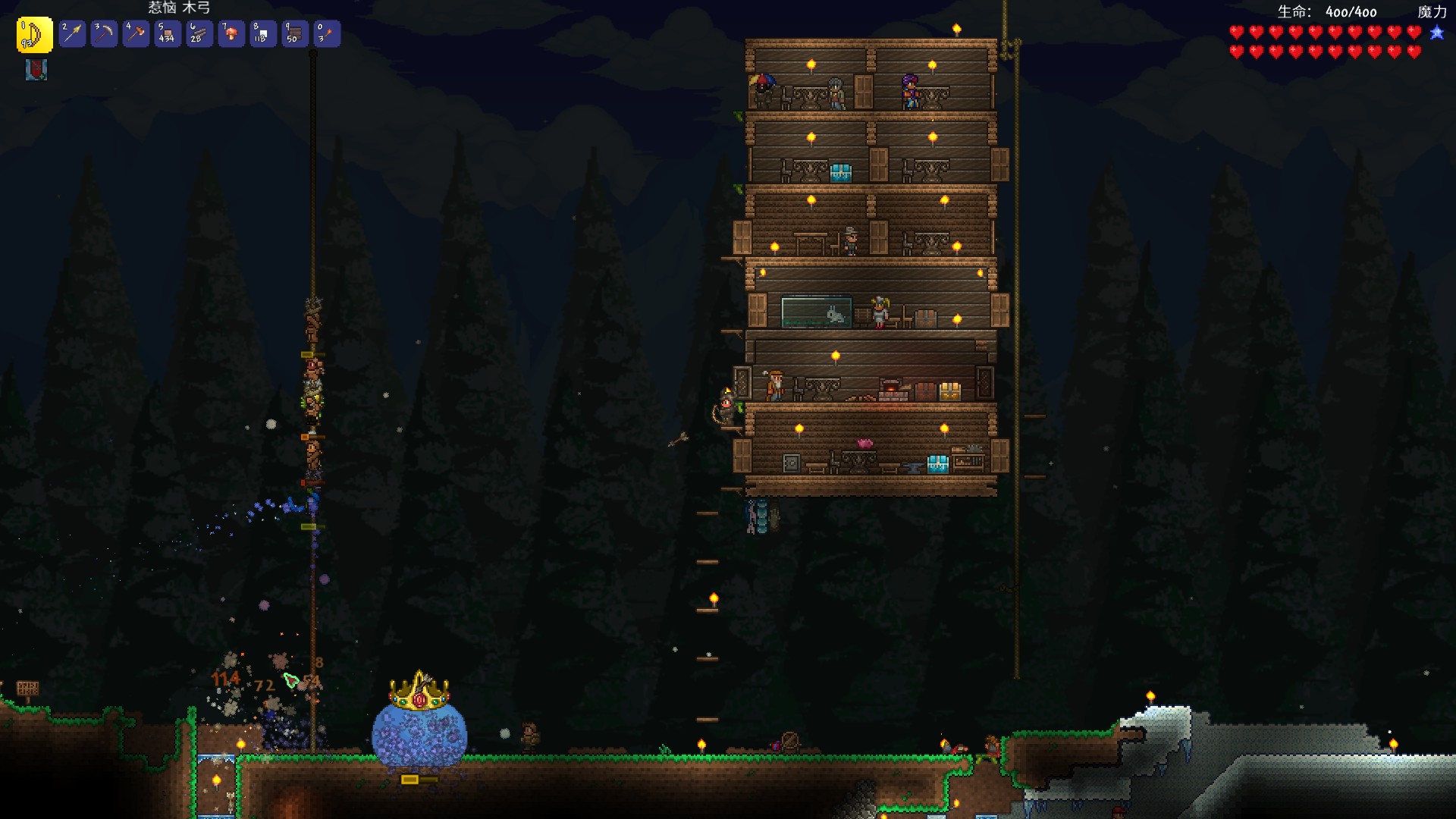Select the red mushroom hotbar slot

click(231, 34)
